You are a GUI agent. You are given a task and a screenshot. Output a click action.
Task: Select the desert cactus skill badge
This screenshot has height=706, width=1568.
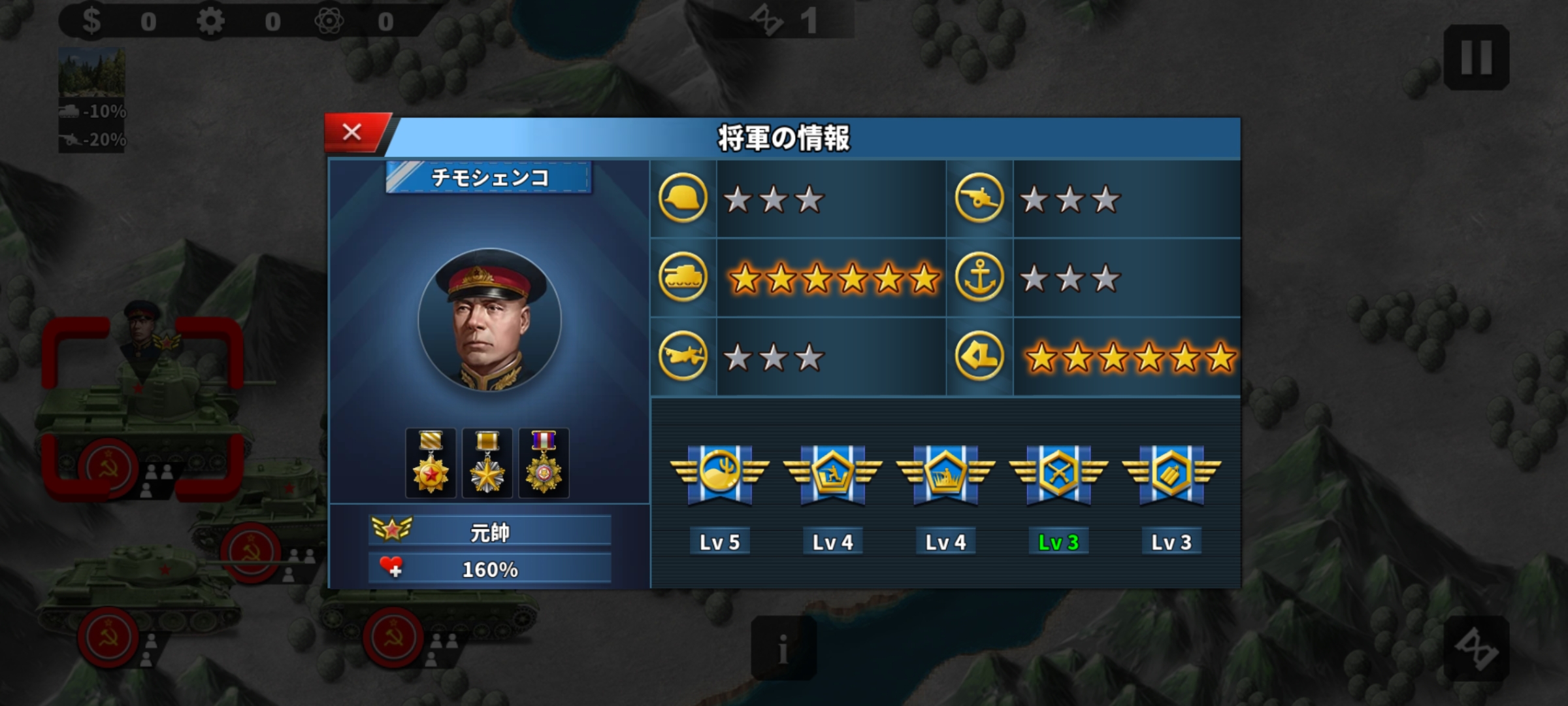pos(719,474)
